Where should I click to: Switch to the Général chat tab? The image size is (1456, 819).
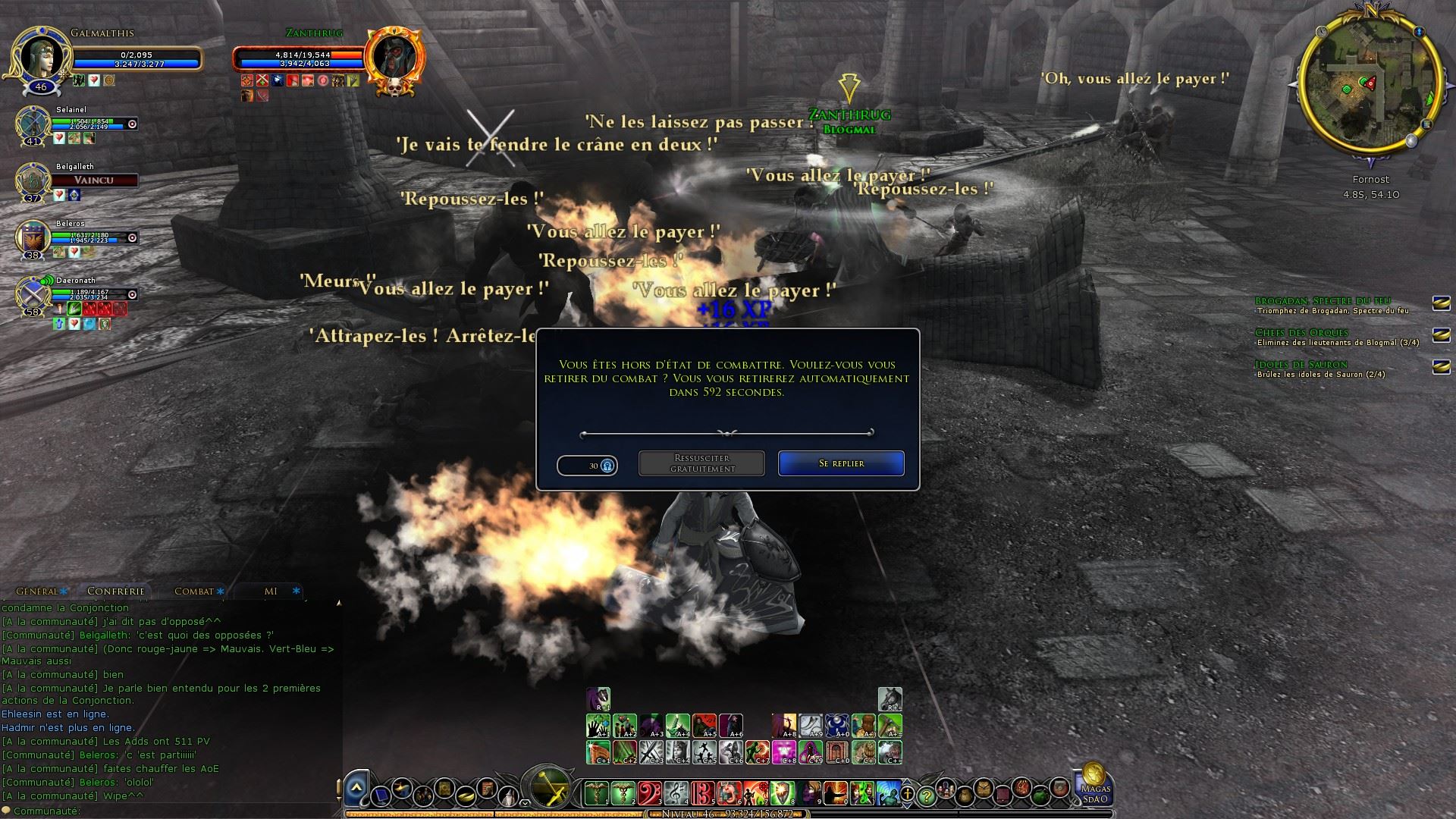coord(38,591)
